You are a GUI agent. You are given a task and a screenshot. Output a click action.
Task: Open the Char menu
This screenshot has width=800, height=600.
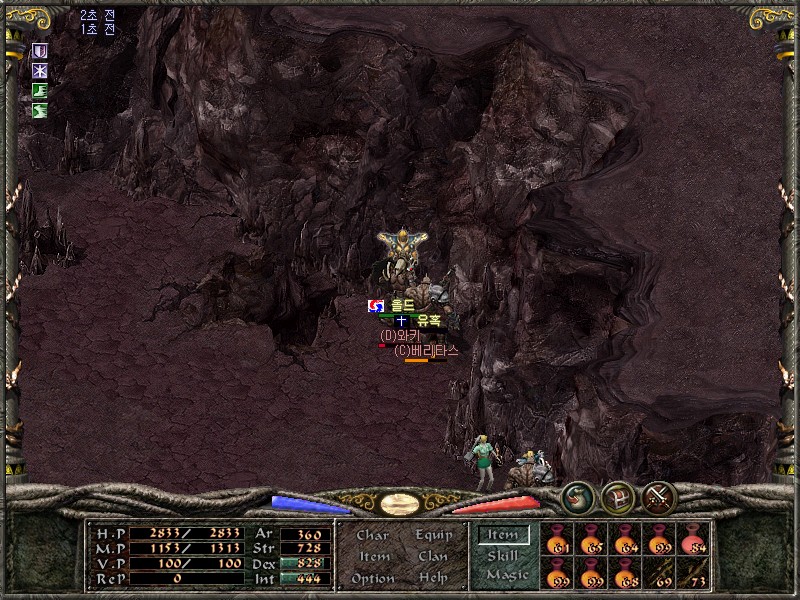(372, 536)
